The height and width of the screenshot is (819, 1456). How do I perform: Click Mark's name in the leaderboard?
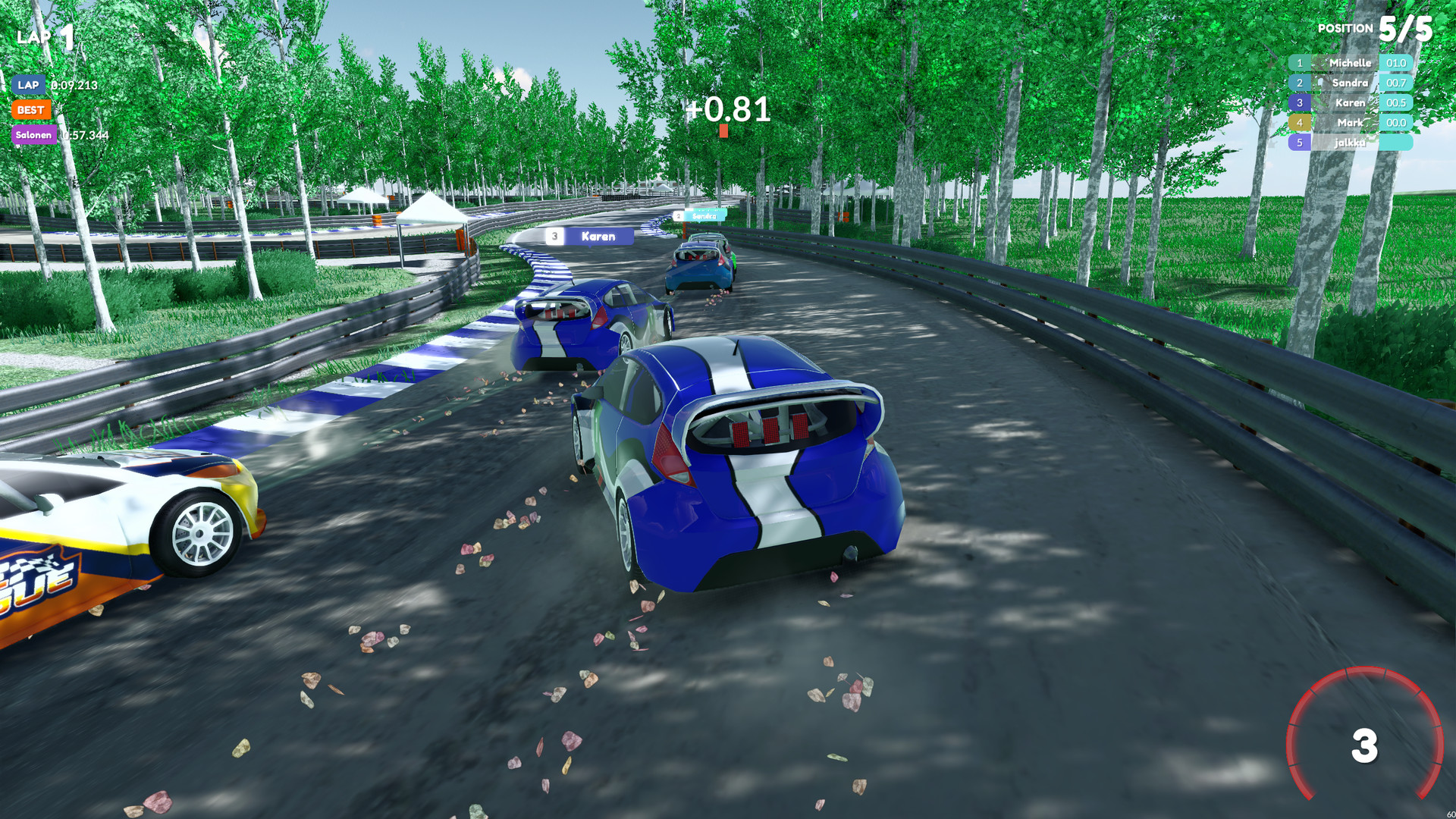coord(1351,122)
